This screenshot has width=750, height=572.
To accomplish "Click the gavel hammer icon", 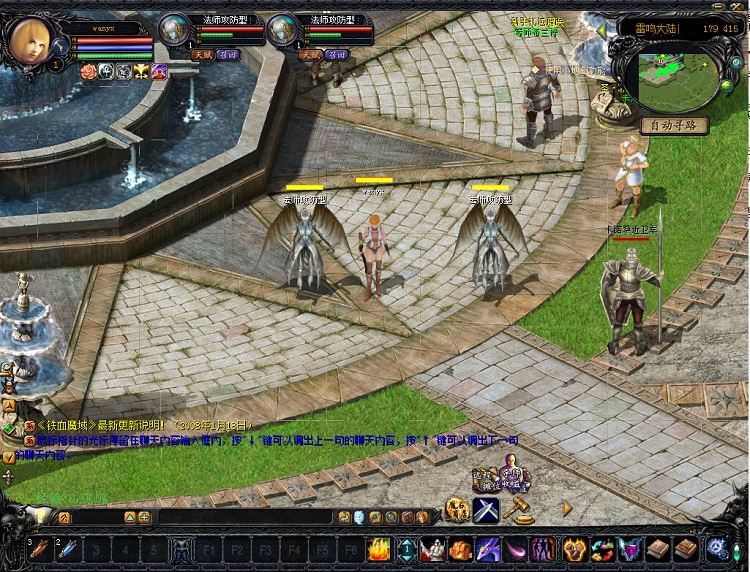I will pos(517,510).
